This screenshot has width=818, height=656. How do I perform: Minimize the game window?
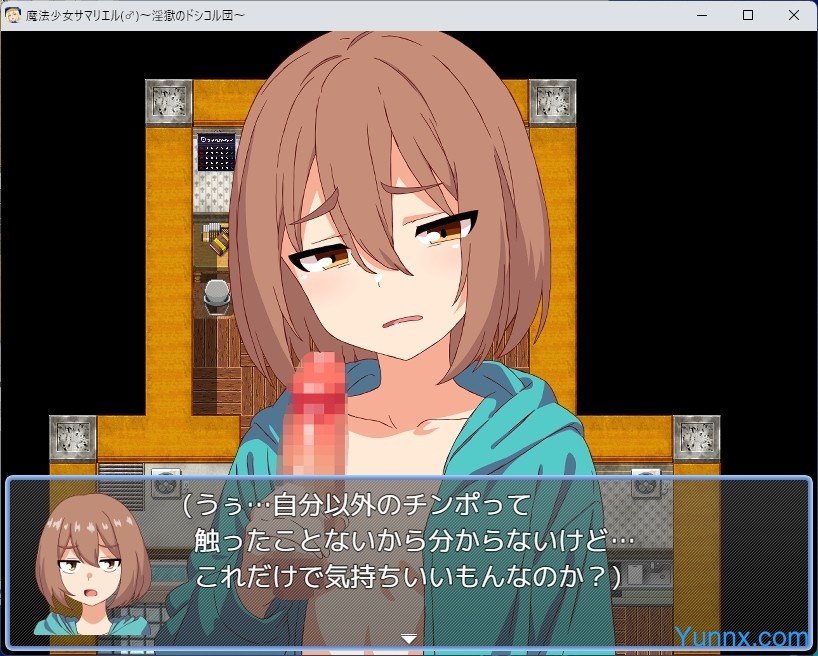703,15
